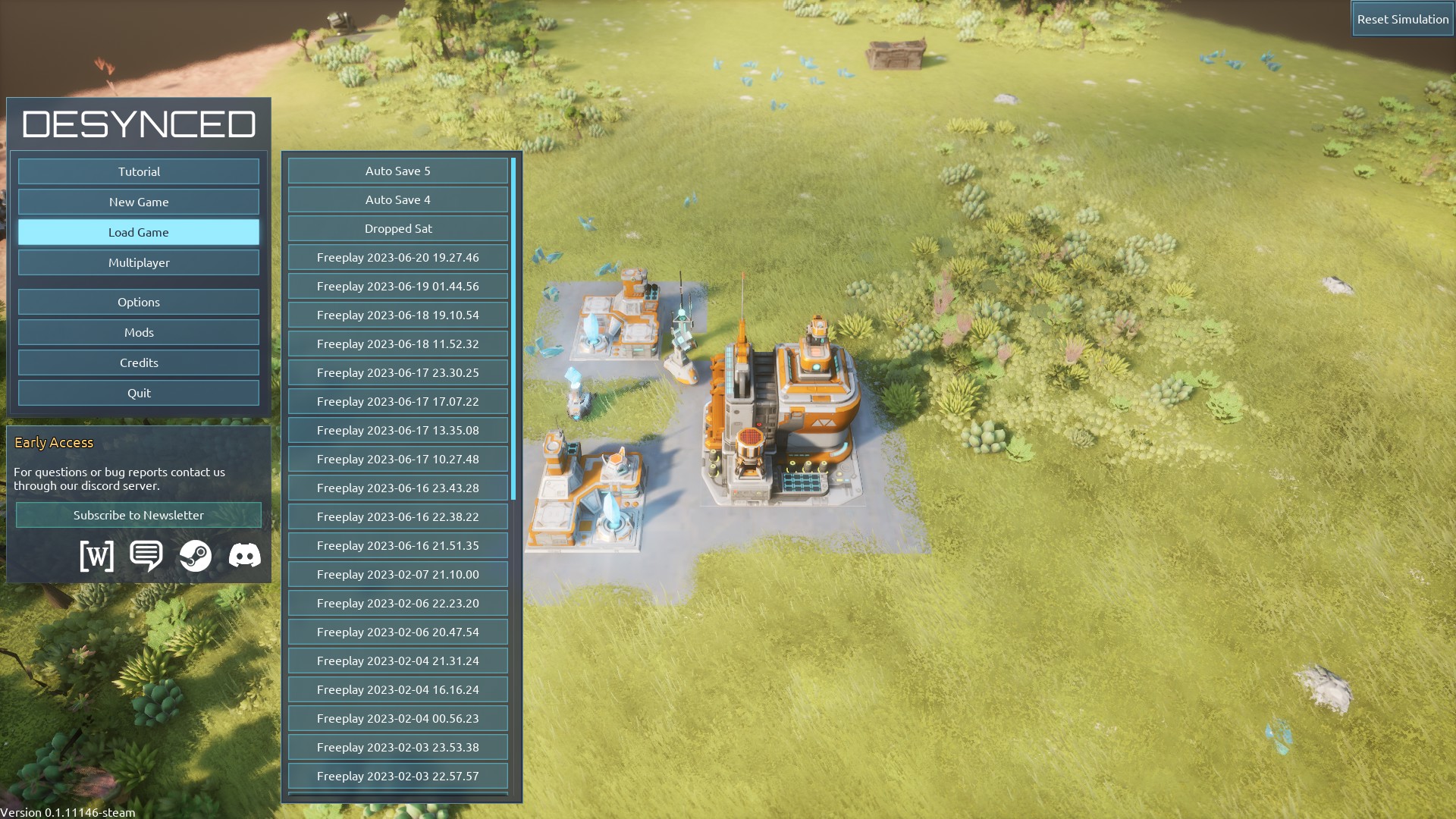
Task: Open the speech bubble forum icon
Action: coord(146,556)
